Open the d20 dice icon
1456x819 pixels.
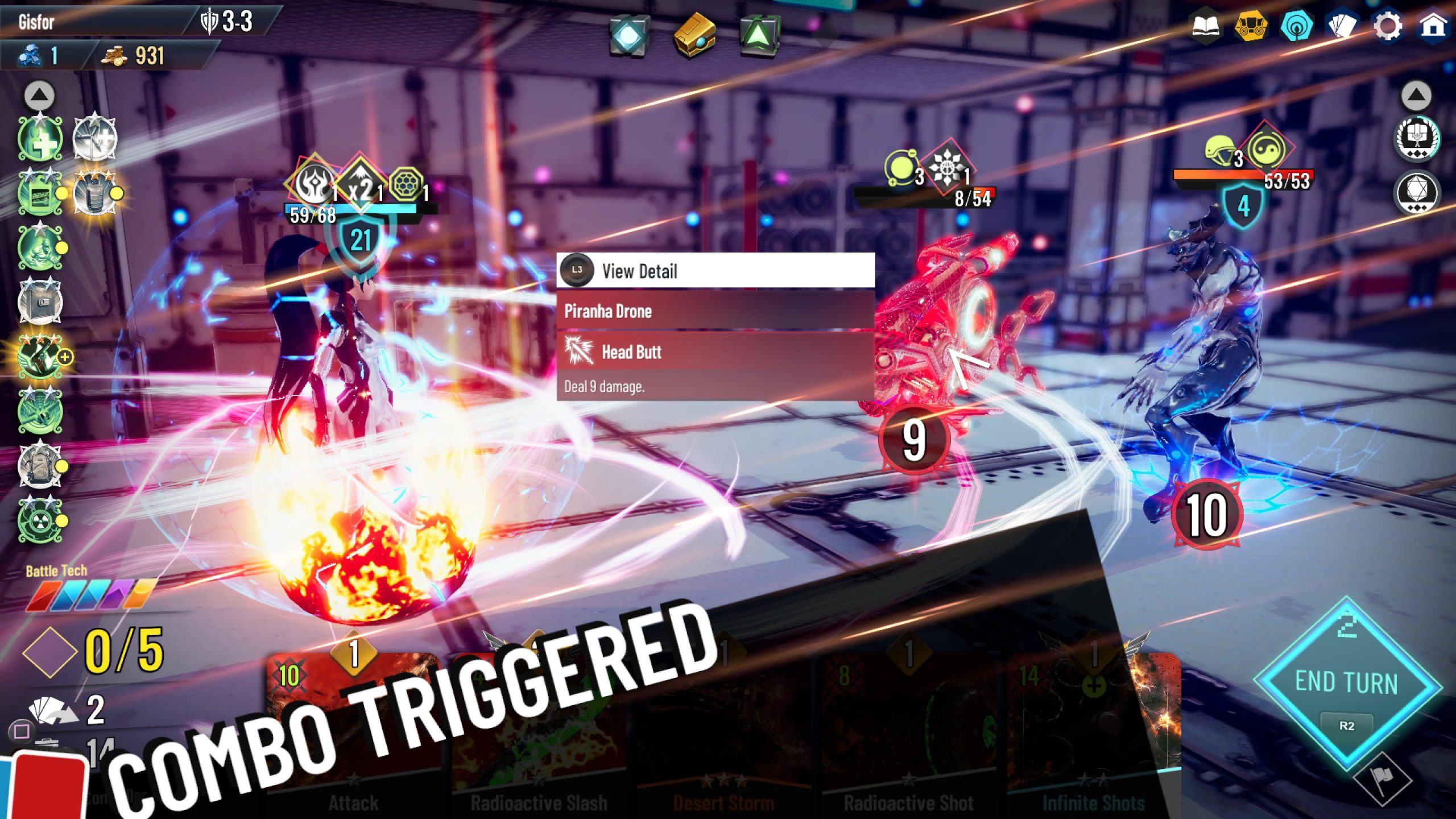pyautogui.click(x=1416, y=192)
